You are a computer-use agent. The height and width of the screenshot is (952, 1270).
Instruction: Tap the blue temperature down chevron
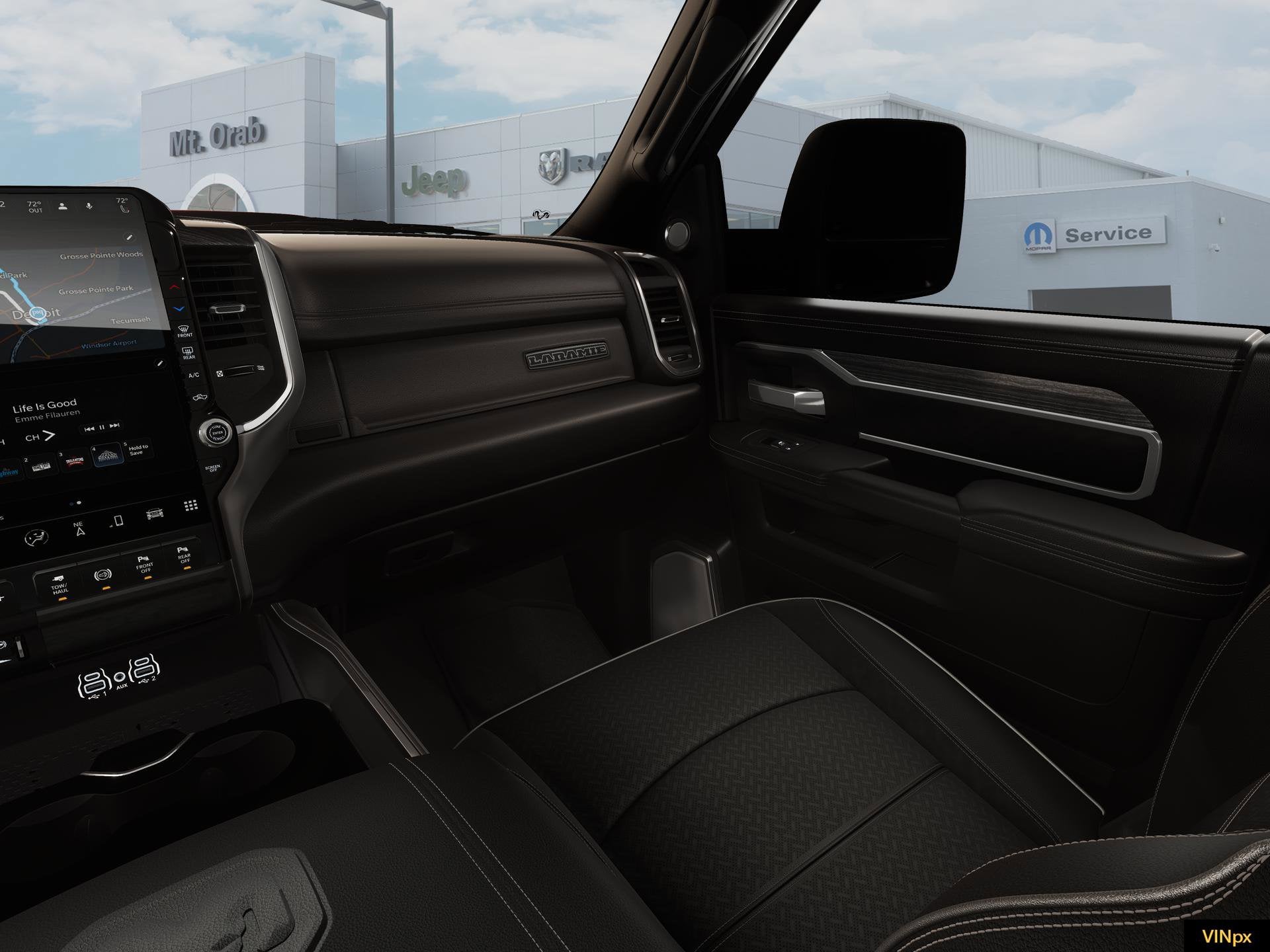(x=179, y=309)
